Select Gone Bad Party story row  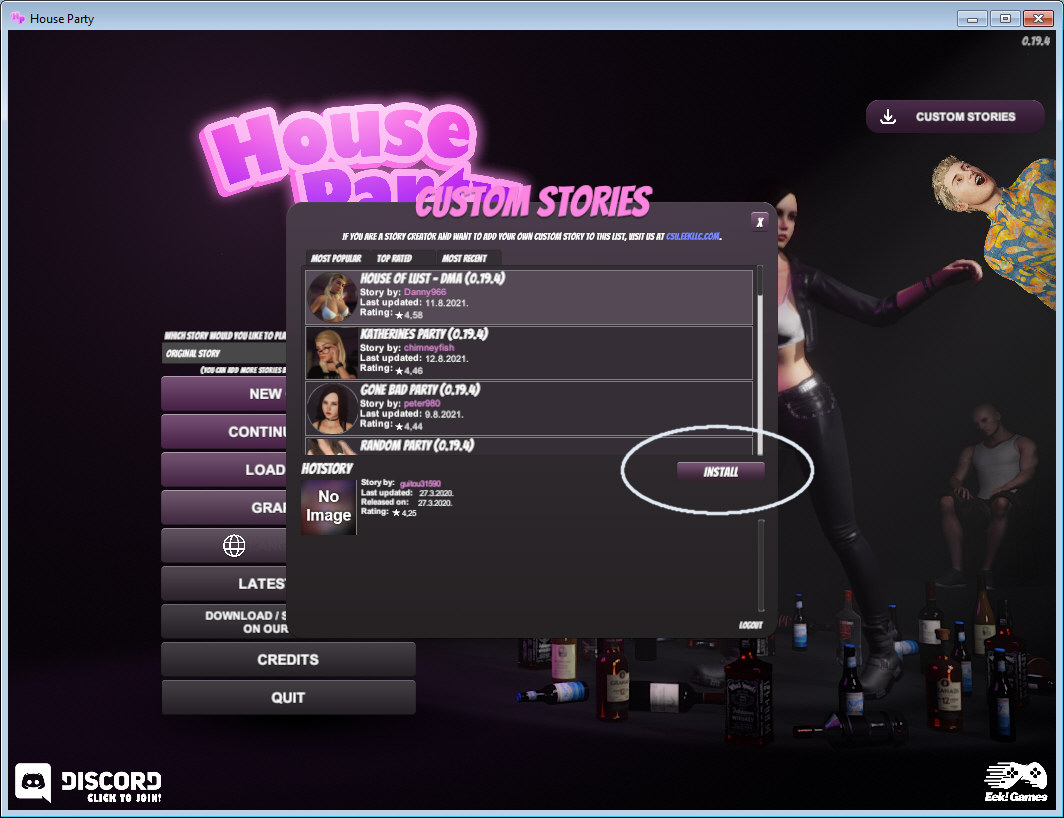[529, 408]
